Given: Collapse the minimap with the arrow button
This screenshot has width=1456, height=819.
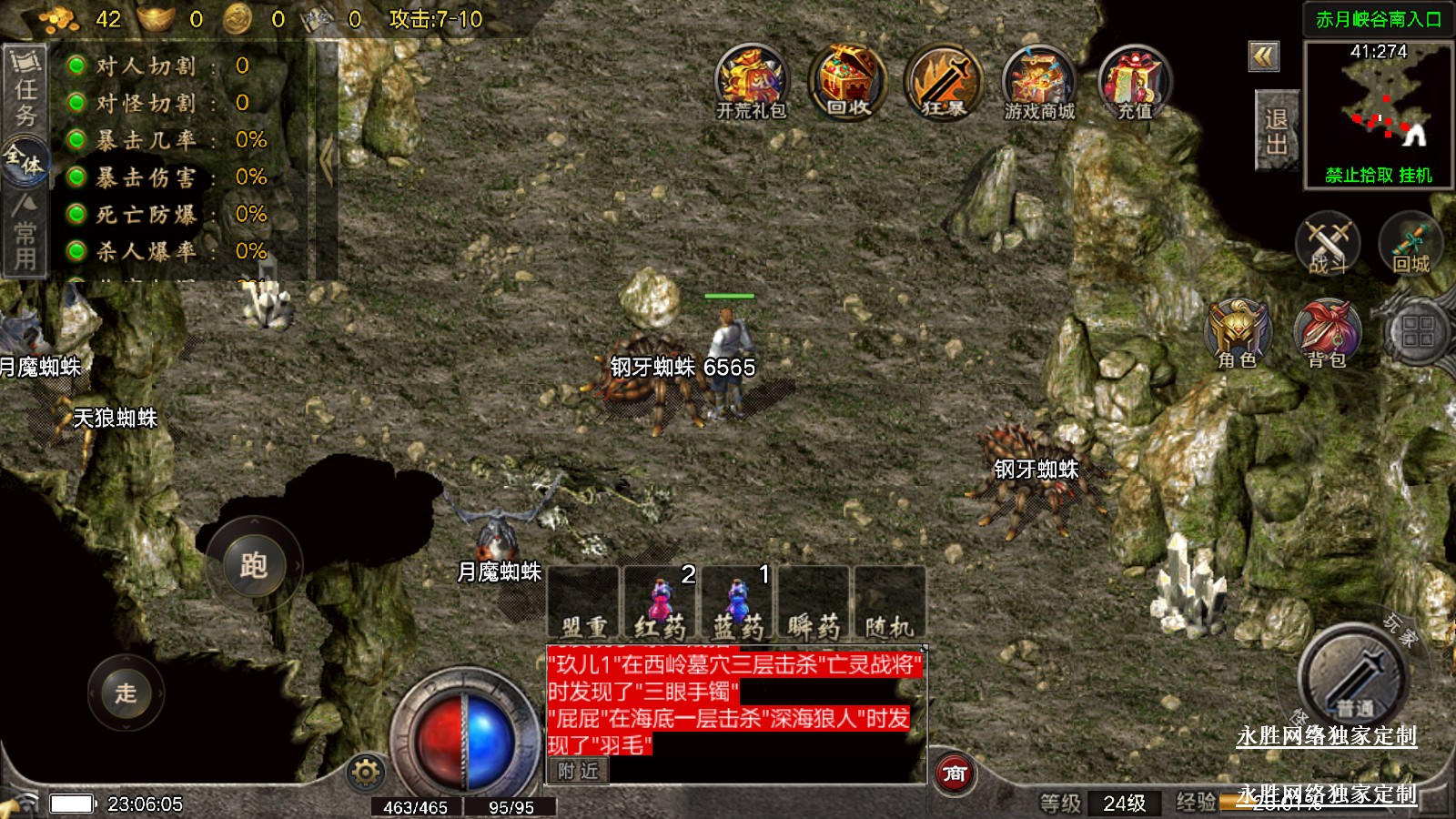Looking at the screenshot, I should coord(1263,56).
